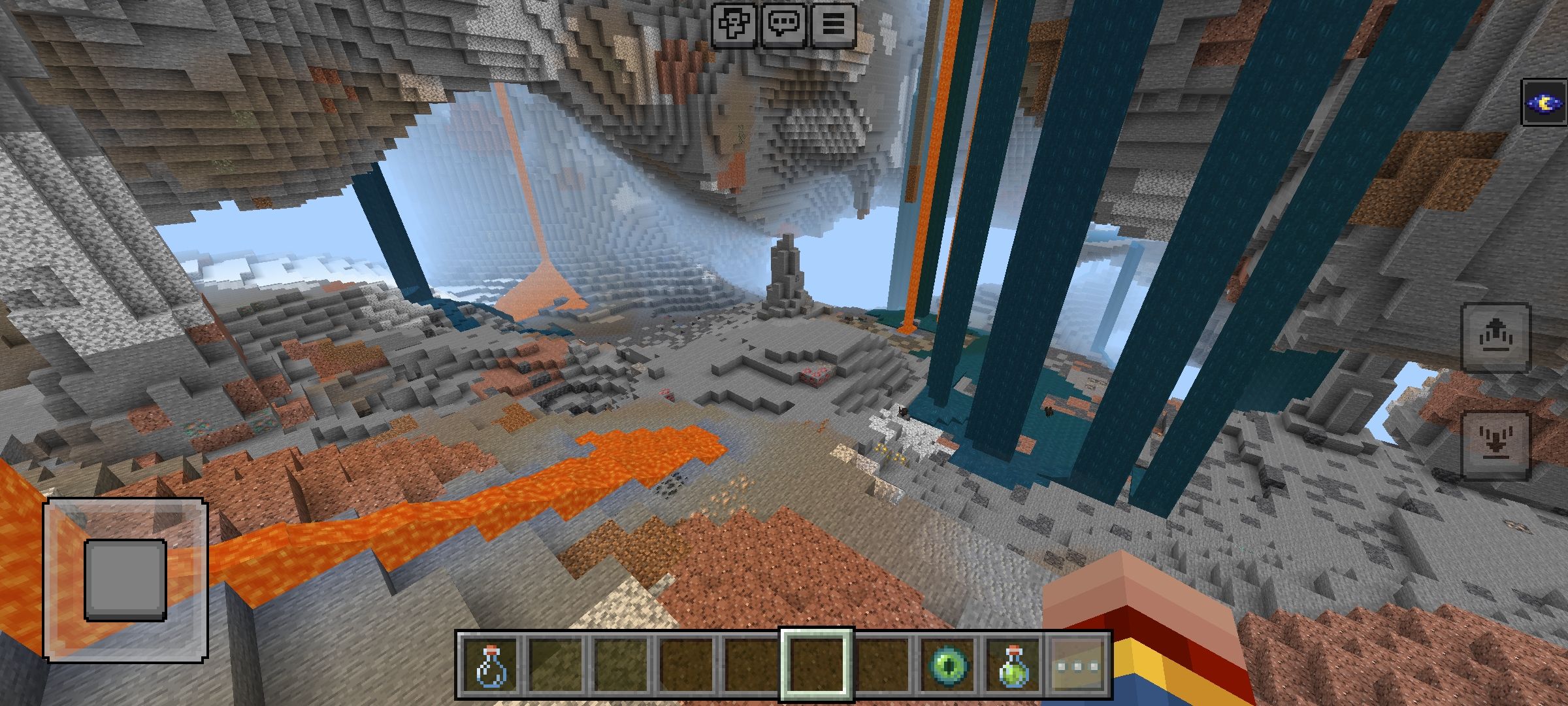Open the pause menu with three lines

833,25
